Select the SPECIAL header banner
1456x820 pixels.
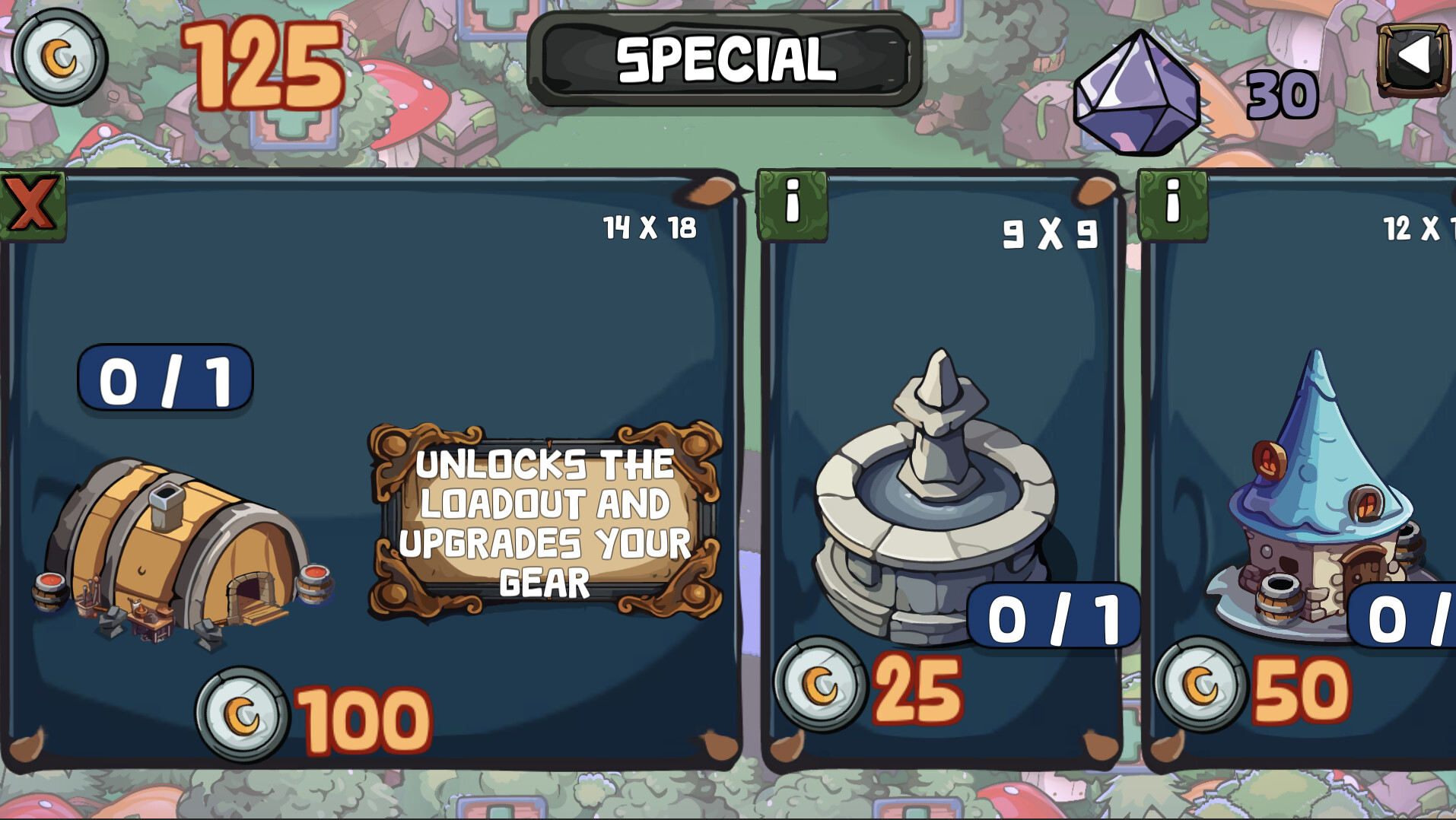[x=723, y=60]
